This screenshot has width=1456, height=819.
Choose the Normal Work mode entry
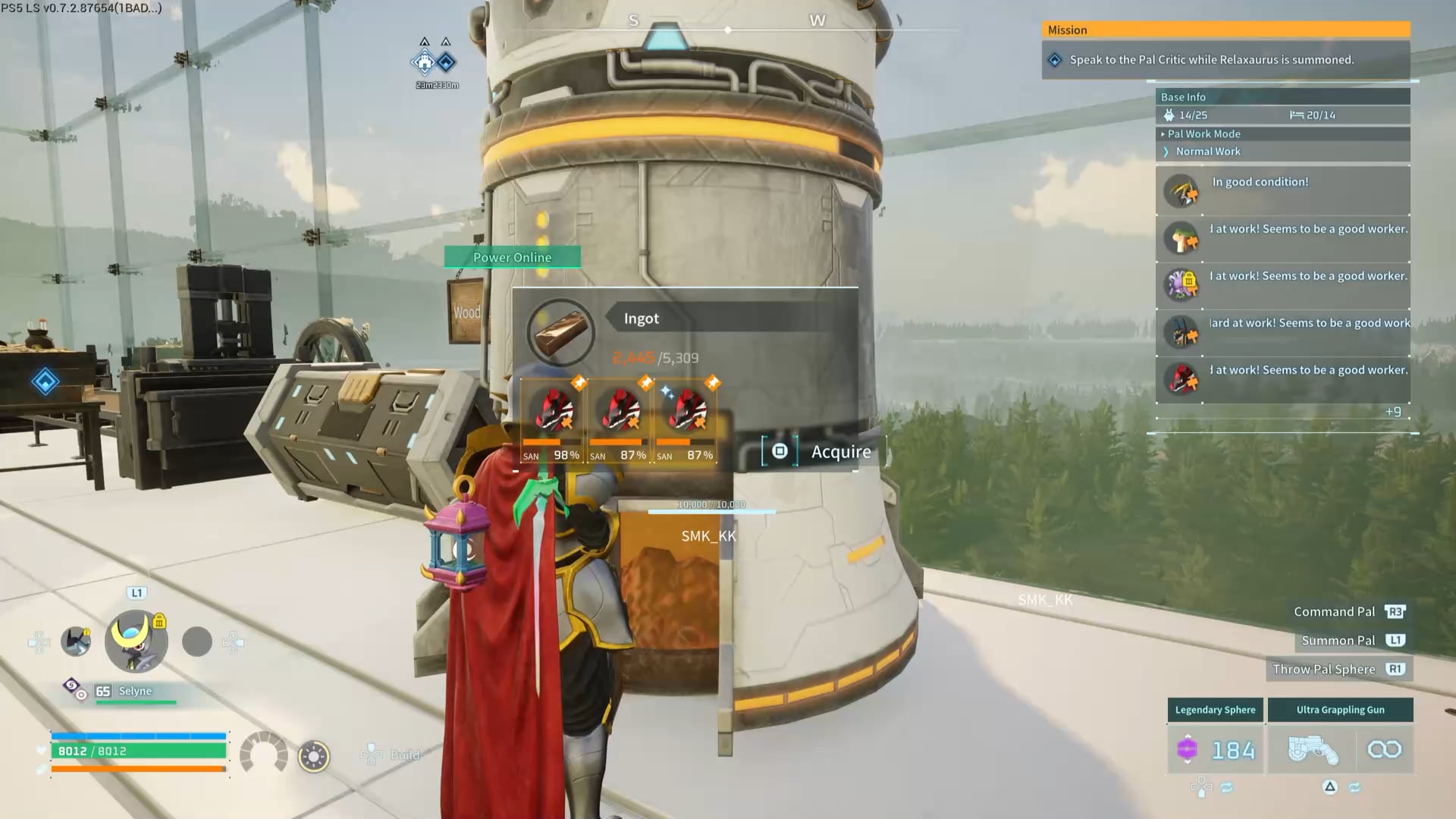pos(1207,152)
